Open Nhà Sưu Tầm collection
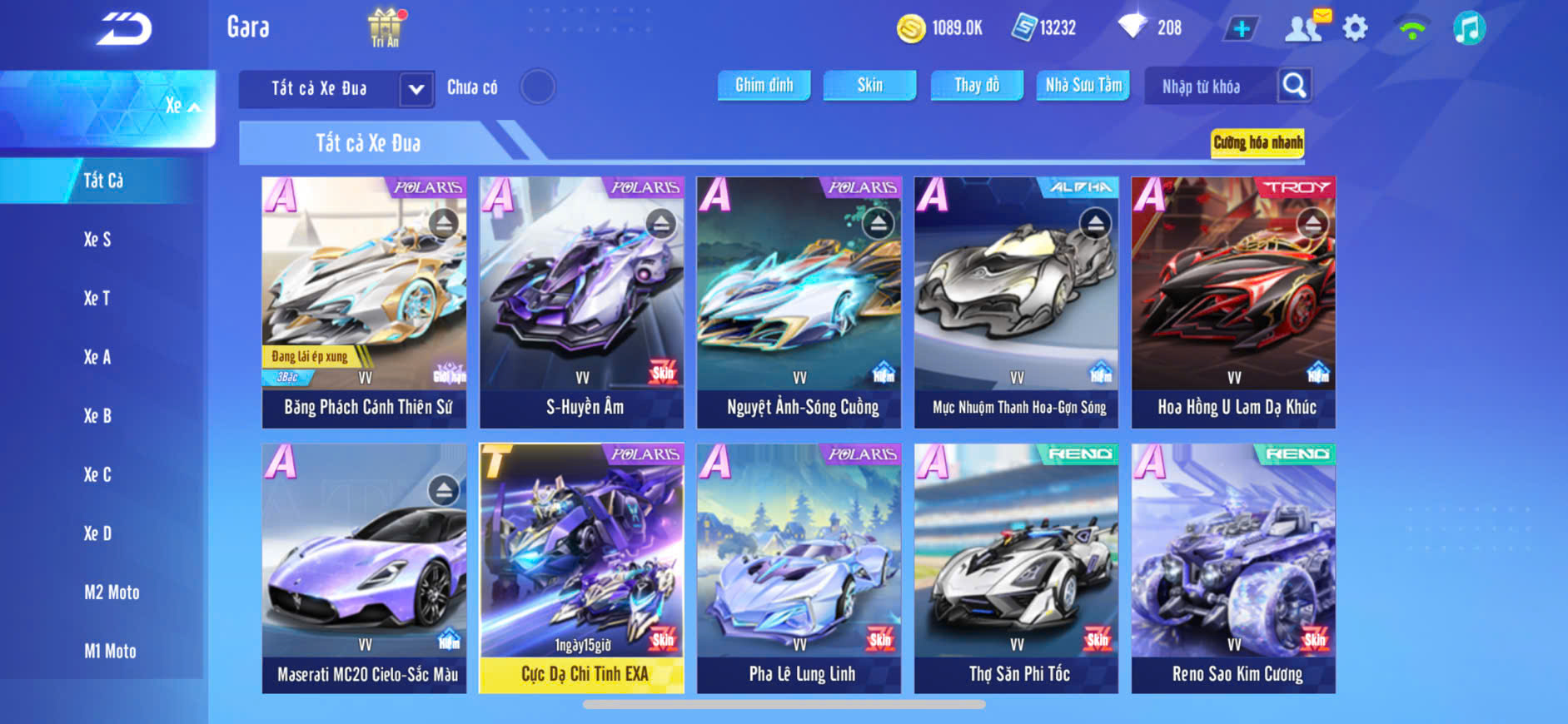1568x724 pixels. tap(1083, 85)
